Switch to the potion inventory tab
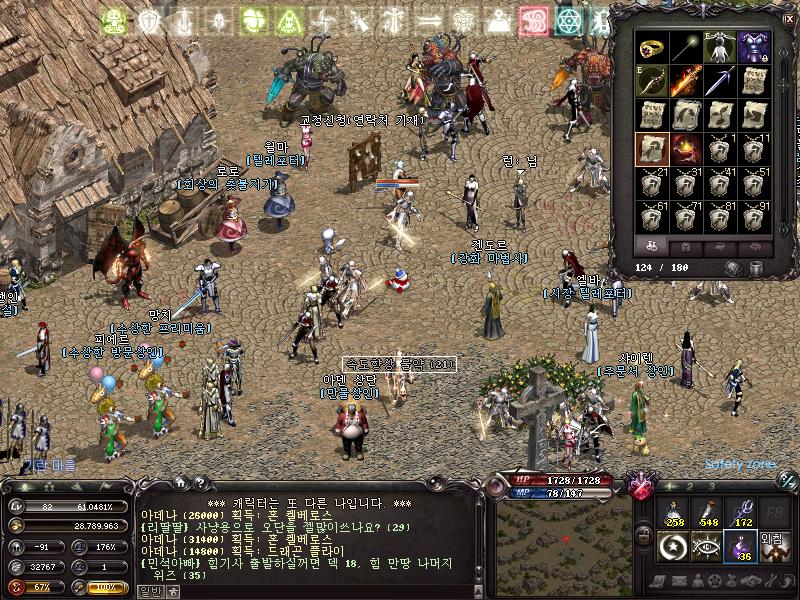 point(651,246)
